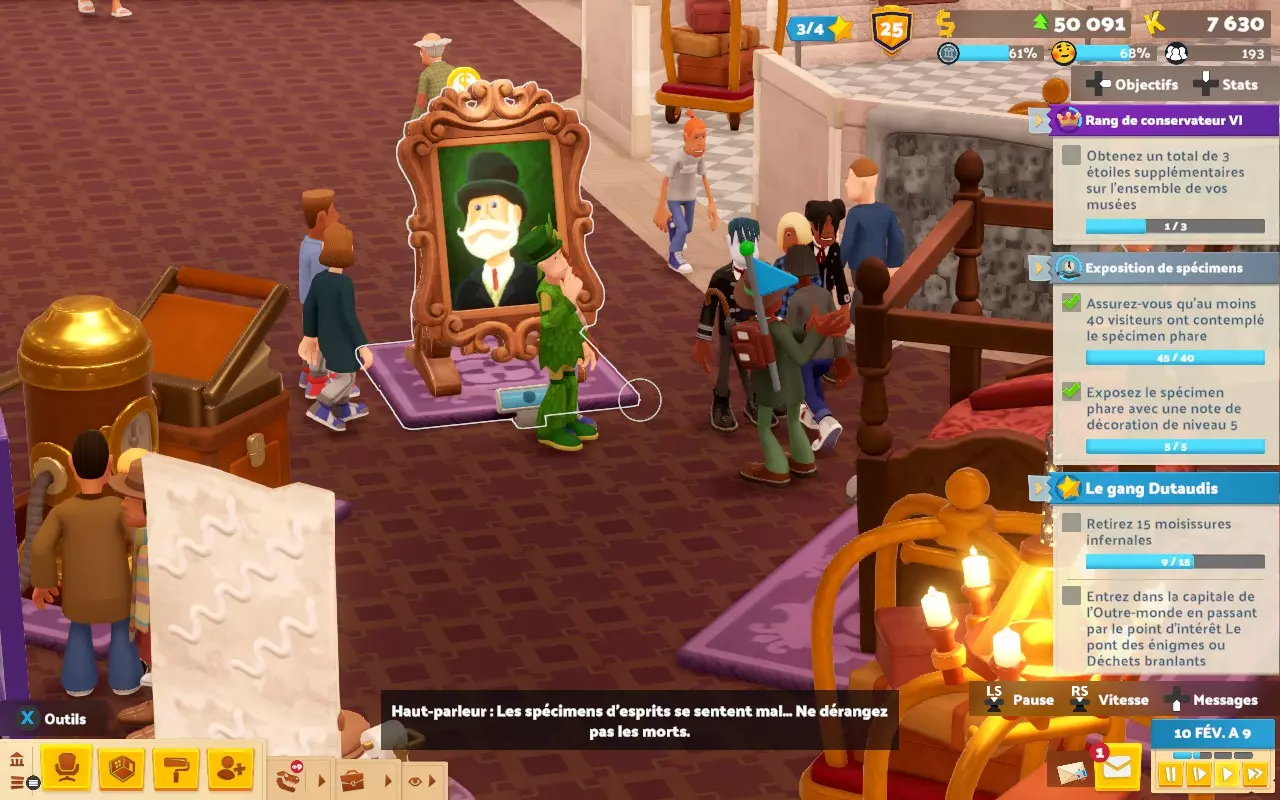Click the museum building icon beside the toolbar
Viewport: 1280px width, 800px height.
click(x=17, y=760)
